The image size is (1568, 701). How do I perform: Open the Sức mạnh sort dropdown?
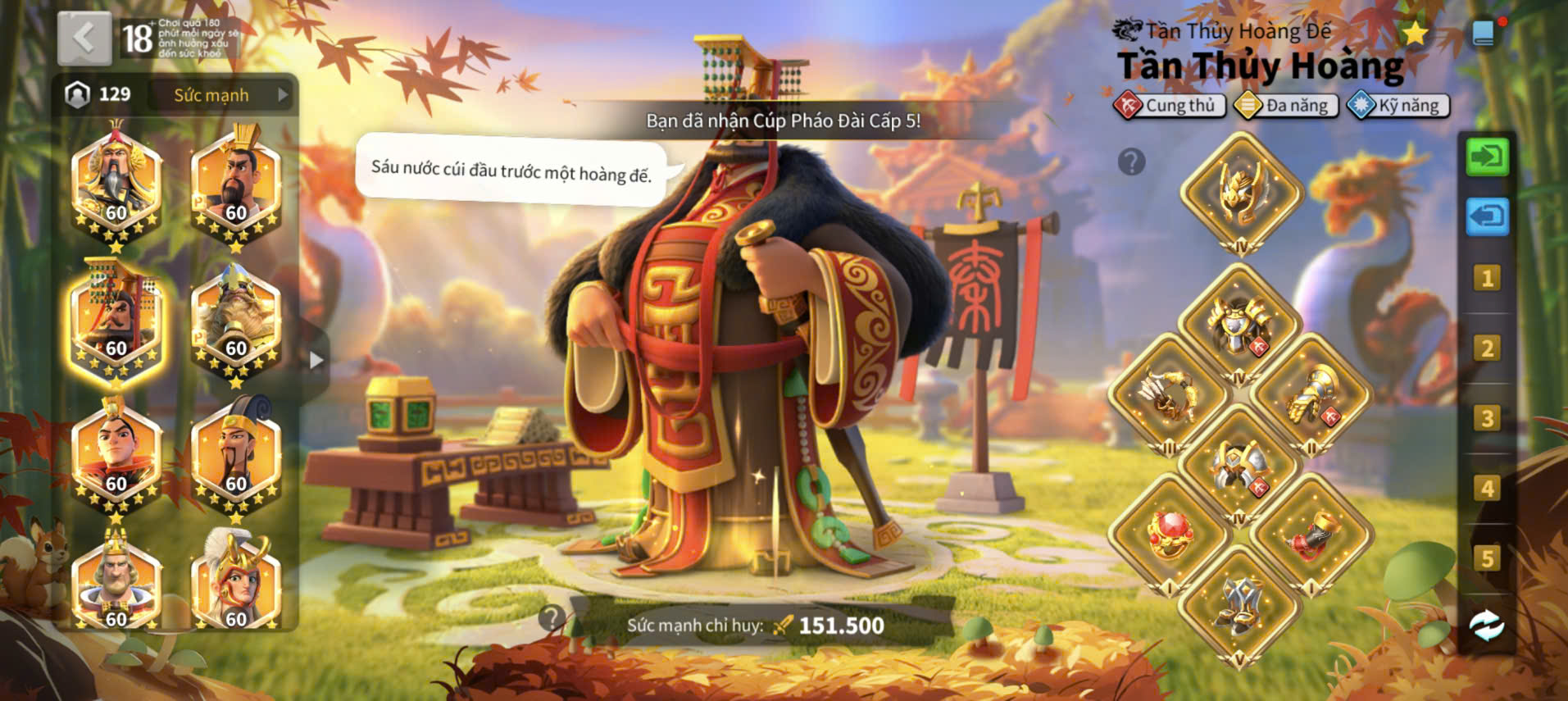pyautogui.click(x=222, y=95)
